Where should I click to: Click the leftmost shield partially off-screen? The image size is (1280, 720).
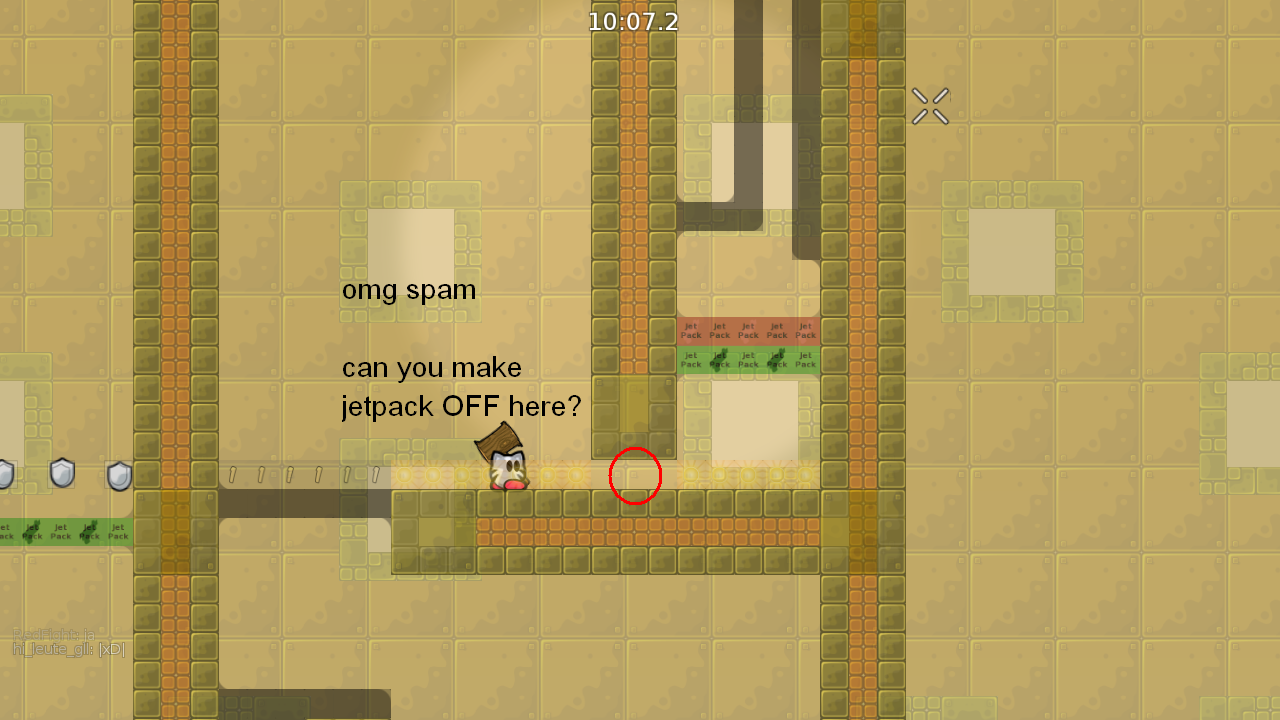pyautogui.click(x=3, y=473)
